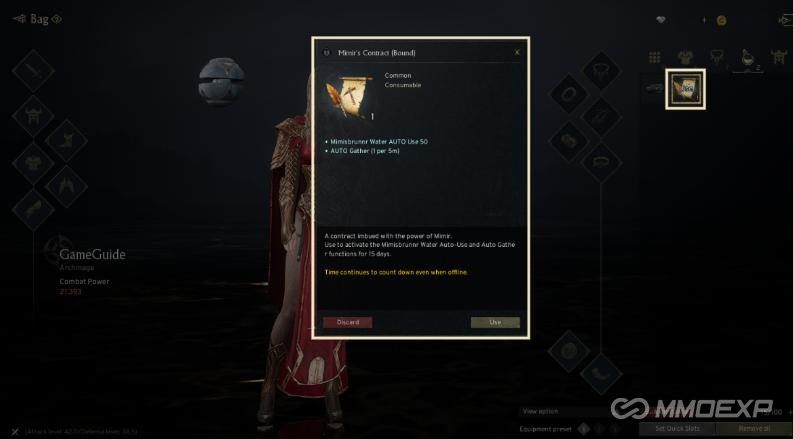This screenshot has width=793, height=439.
Task: Use the Mimir's Contract item
Action: pyautogui.click(x=495, y=322)
